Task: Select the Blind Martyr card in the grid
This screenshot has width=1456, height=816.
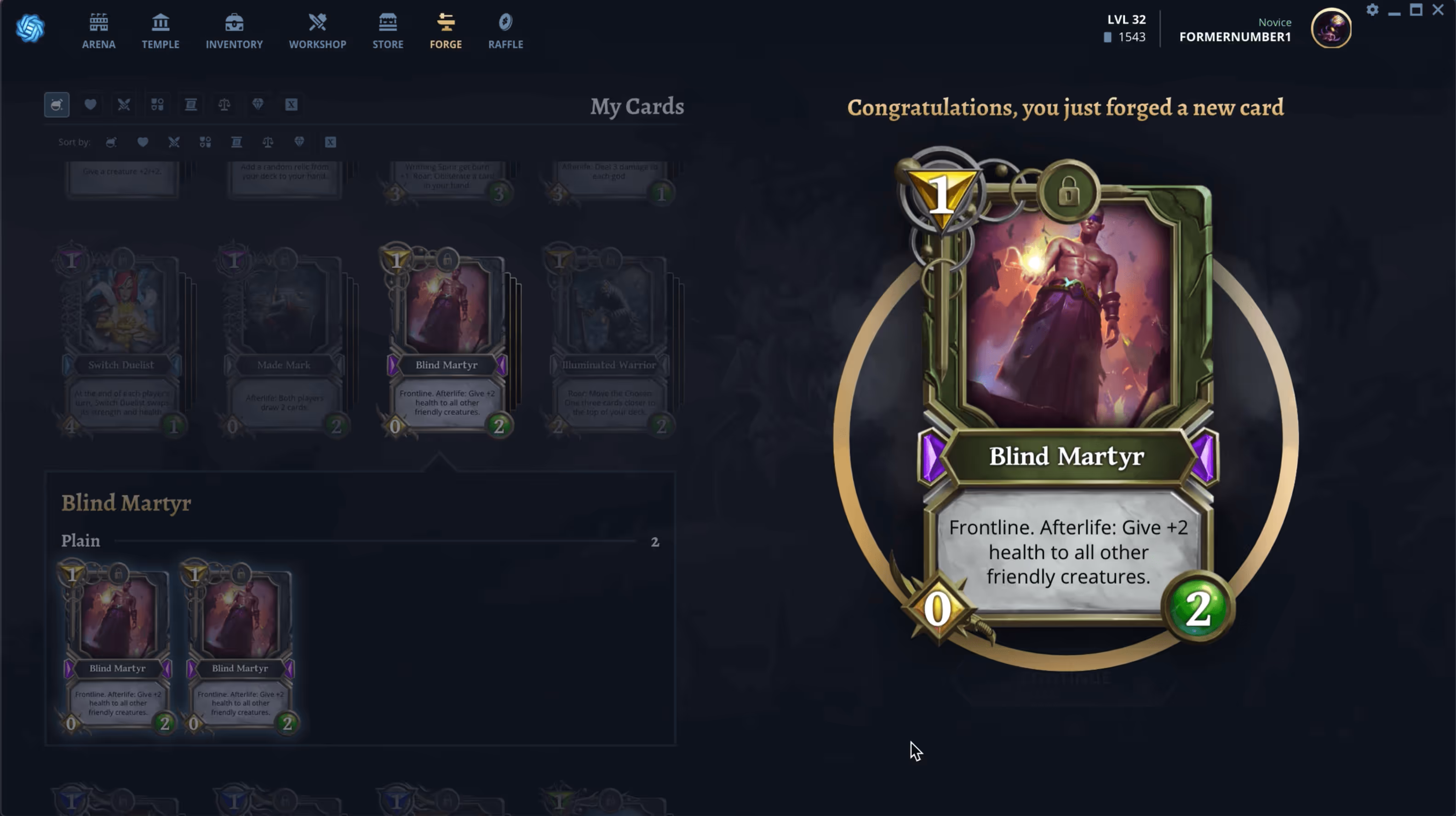Action: click(x=446, y=339)
